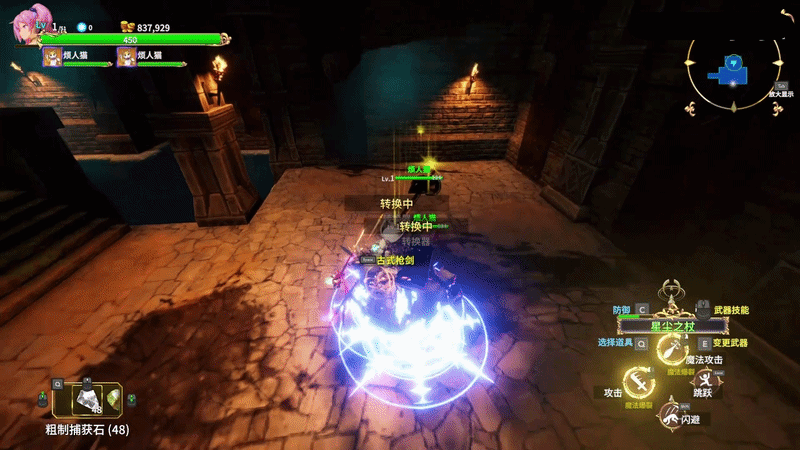This screenshot has height=450, width=800.
Task: Use the sword attack icon
Action: pos(637,382)
